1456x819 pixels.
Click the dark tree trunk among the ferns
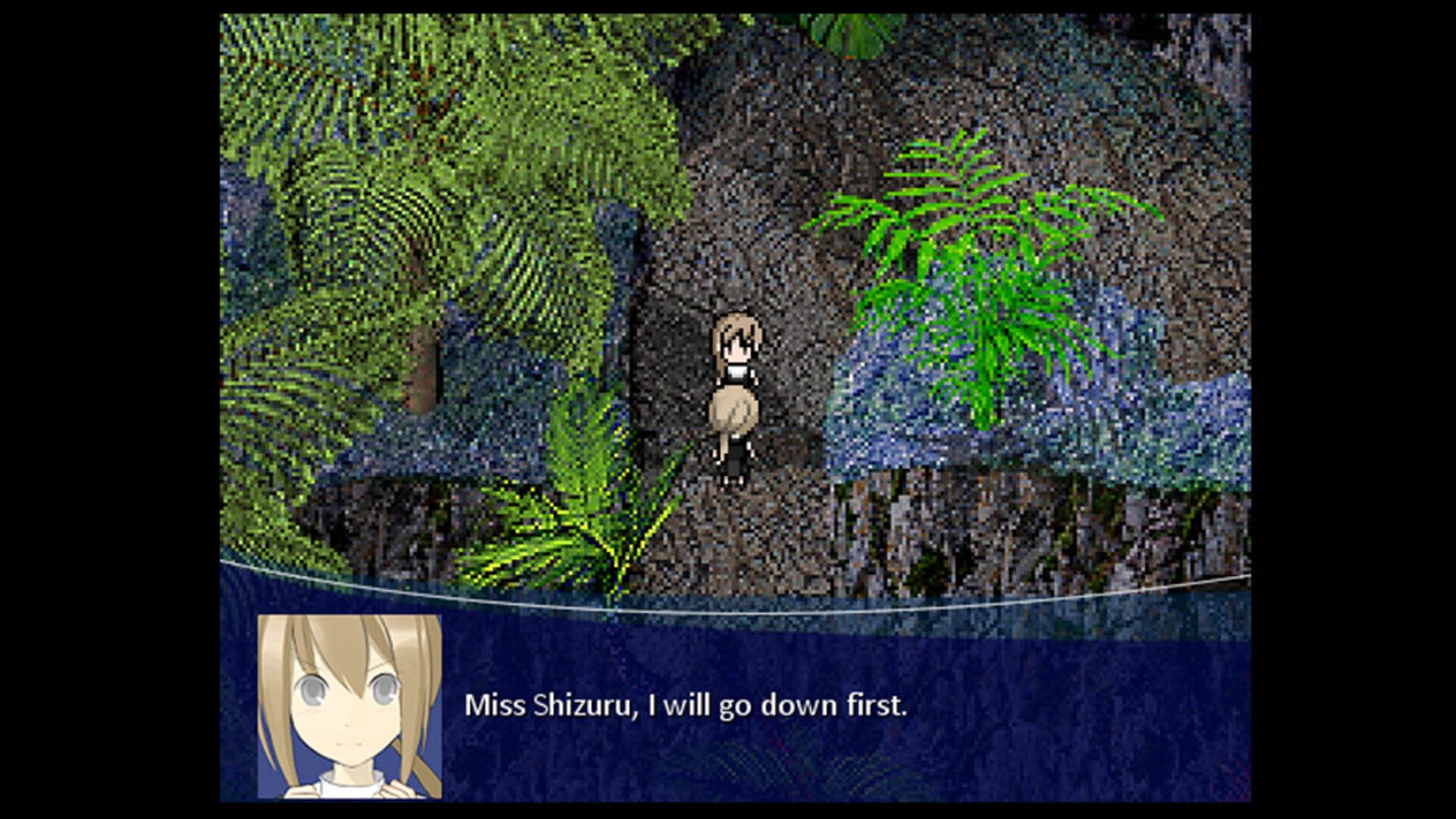421,364
